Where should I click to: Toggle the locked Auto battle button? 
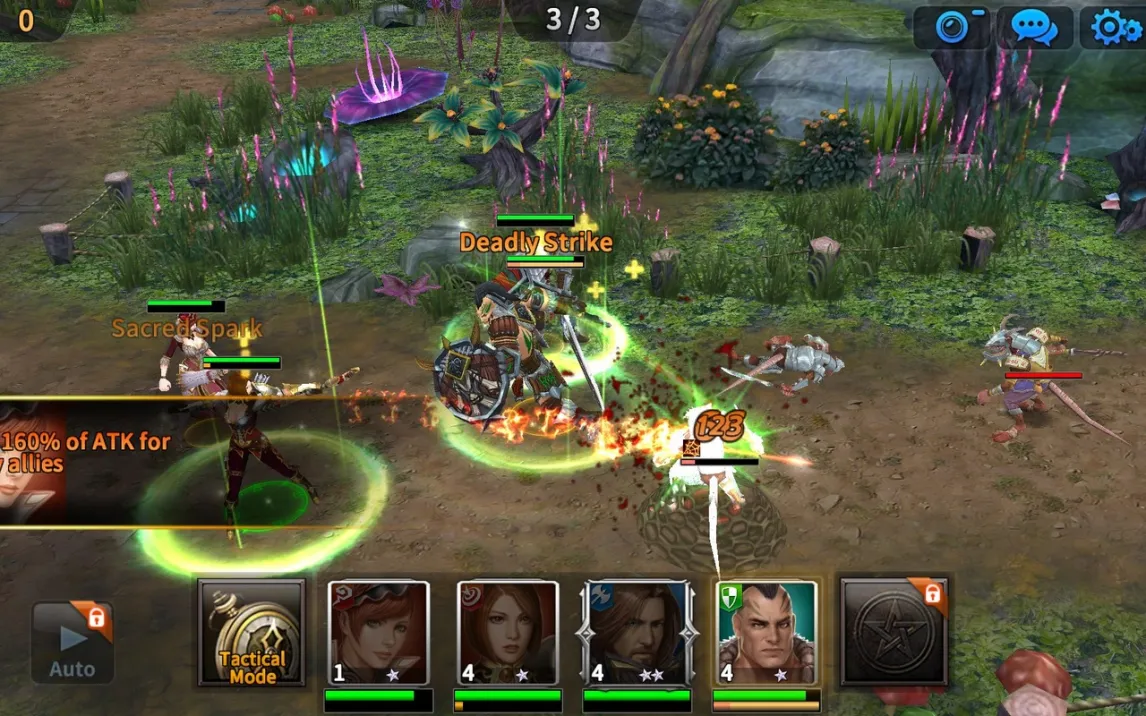[72, 642]
